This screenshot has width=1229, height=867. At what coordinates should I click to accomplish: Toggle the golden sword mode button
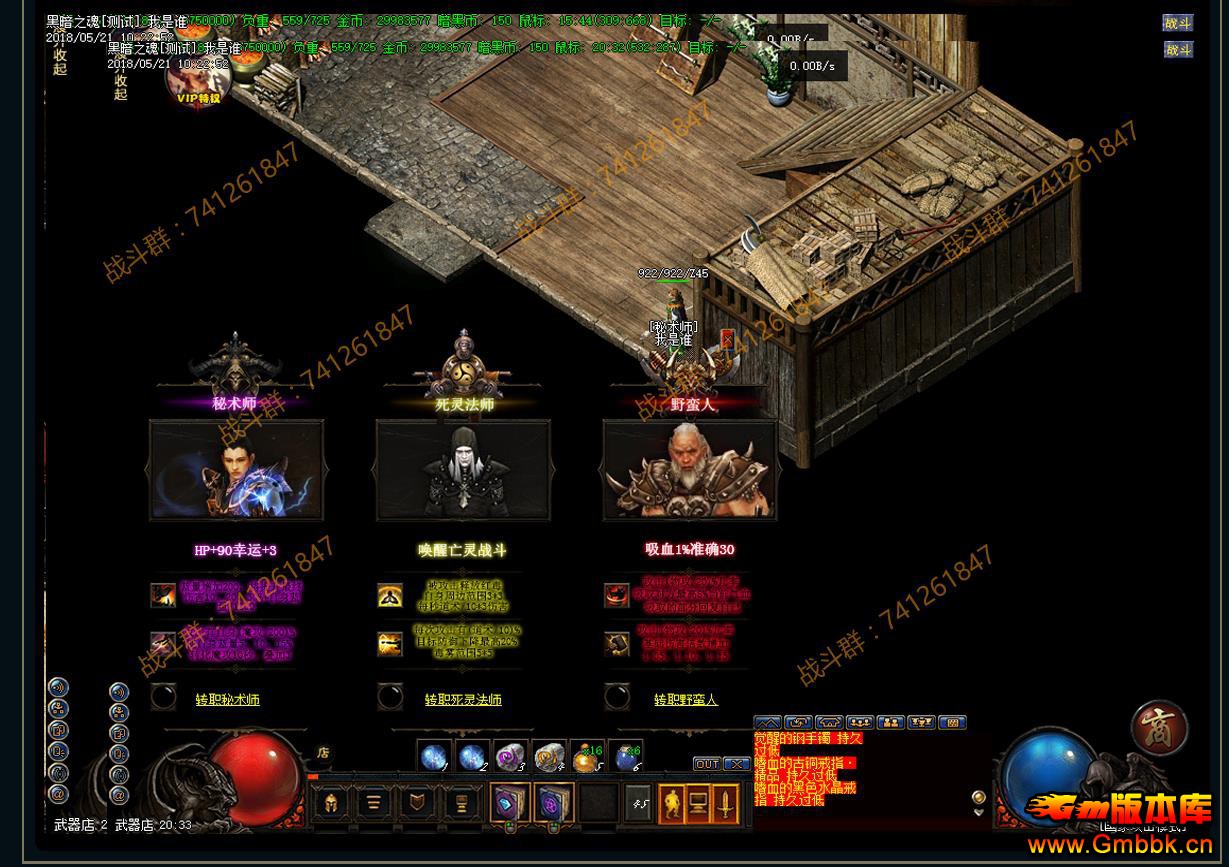tap(727, 803)
